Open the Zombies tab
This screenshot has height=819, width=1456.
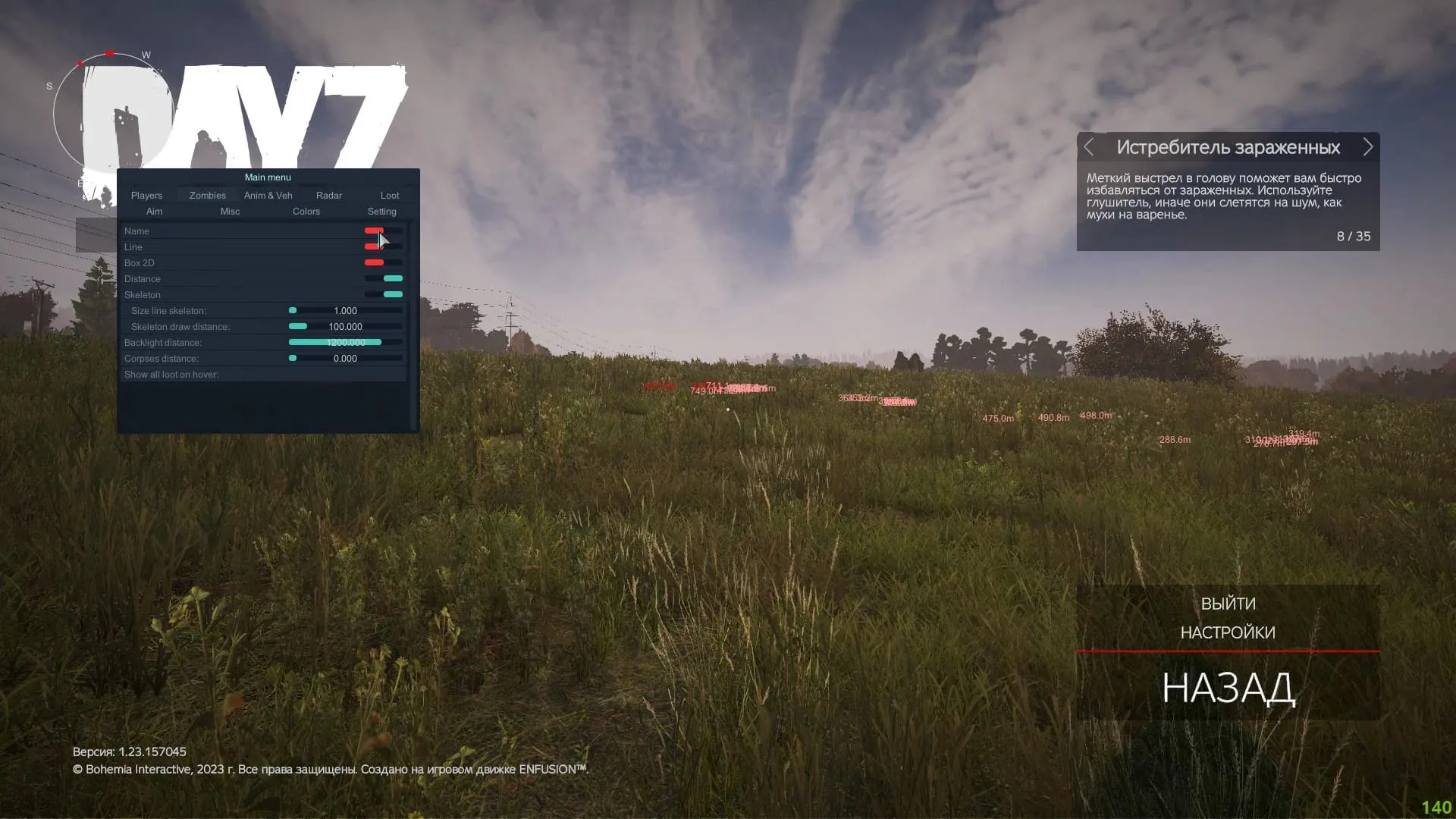tap(206, 195)
